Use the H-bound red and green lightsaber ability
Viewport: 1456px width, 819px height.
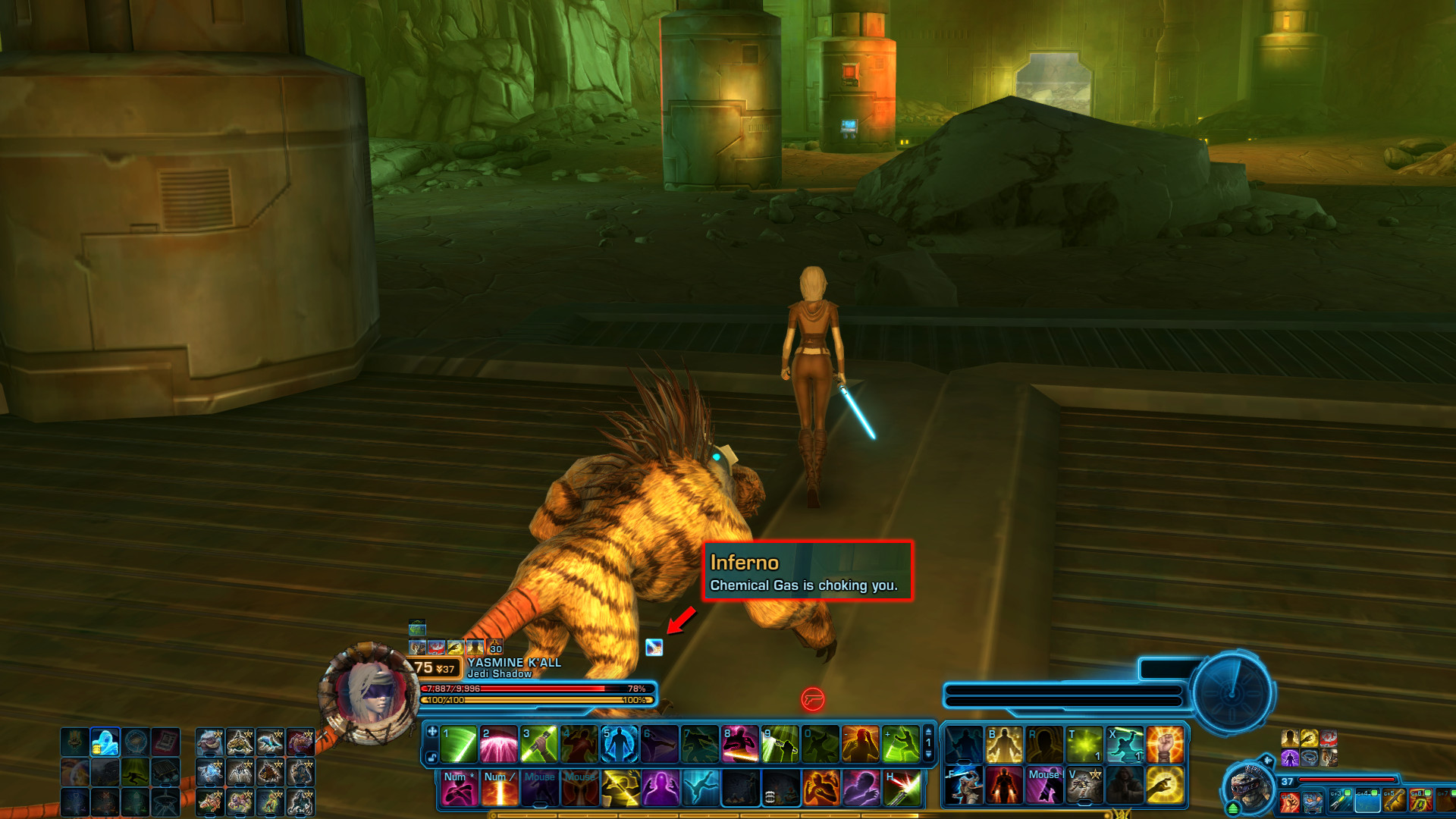click(902, 789)
